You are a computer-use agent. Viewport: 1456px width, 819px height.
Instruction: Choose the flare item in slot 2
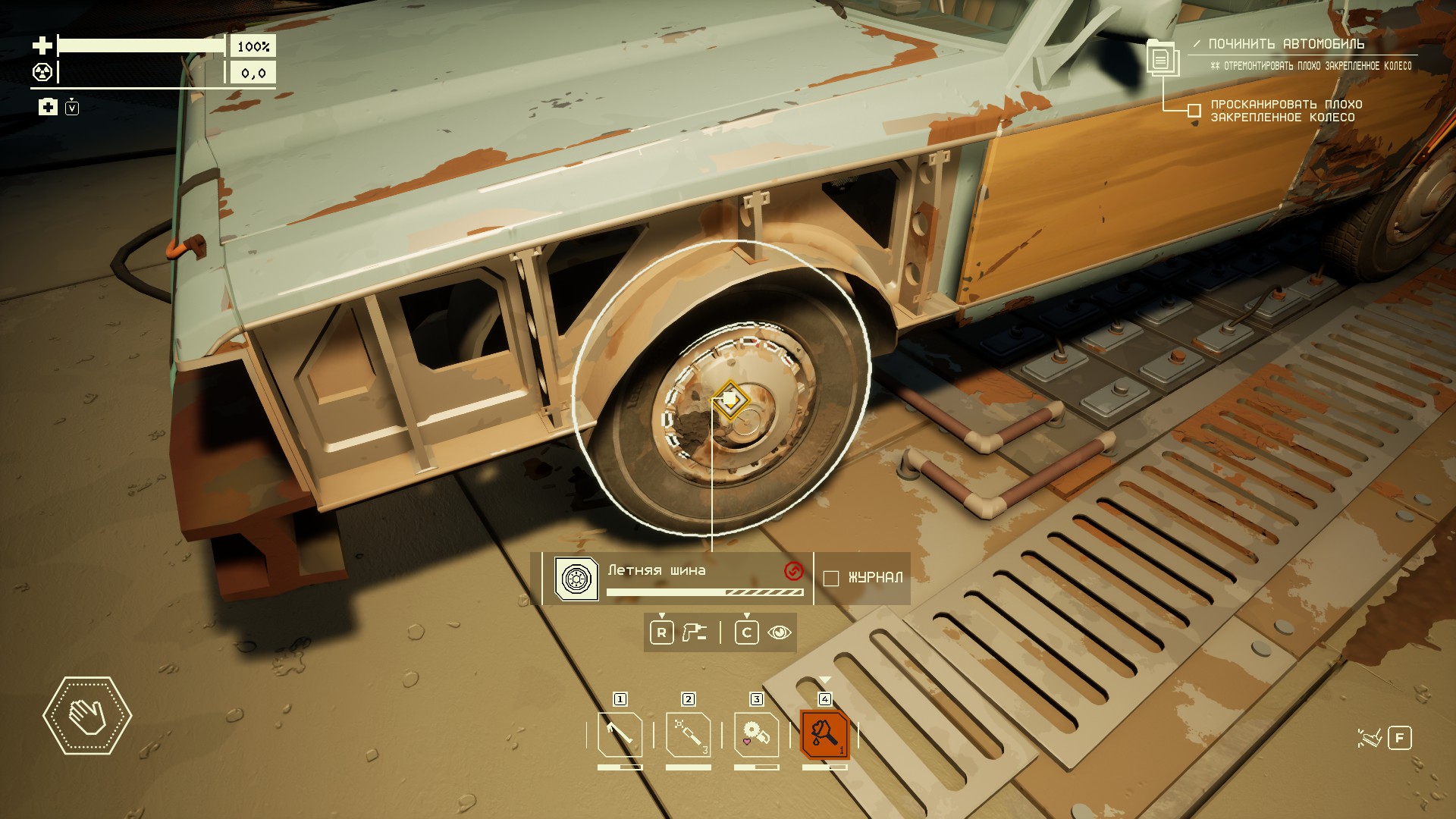click(688, 734)
